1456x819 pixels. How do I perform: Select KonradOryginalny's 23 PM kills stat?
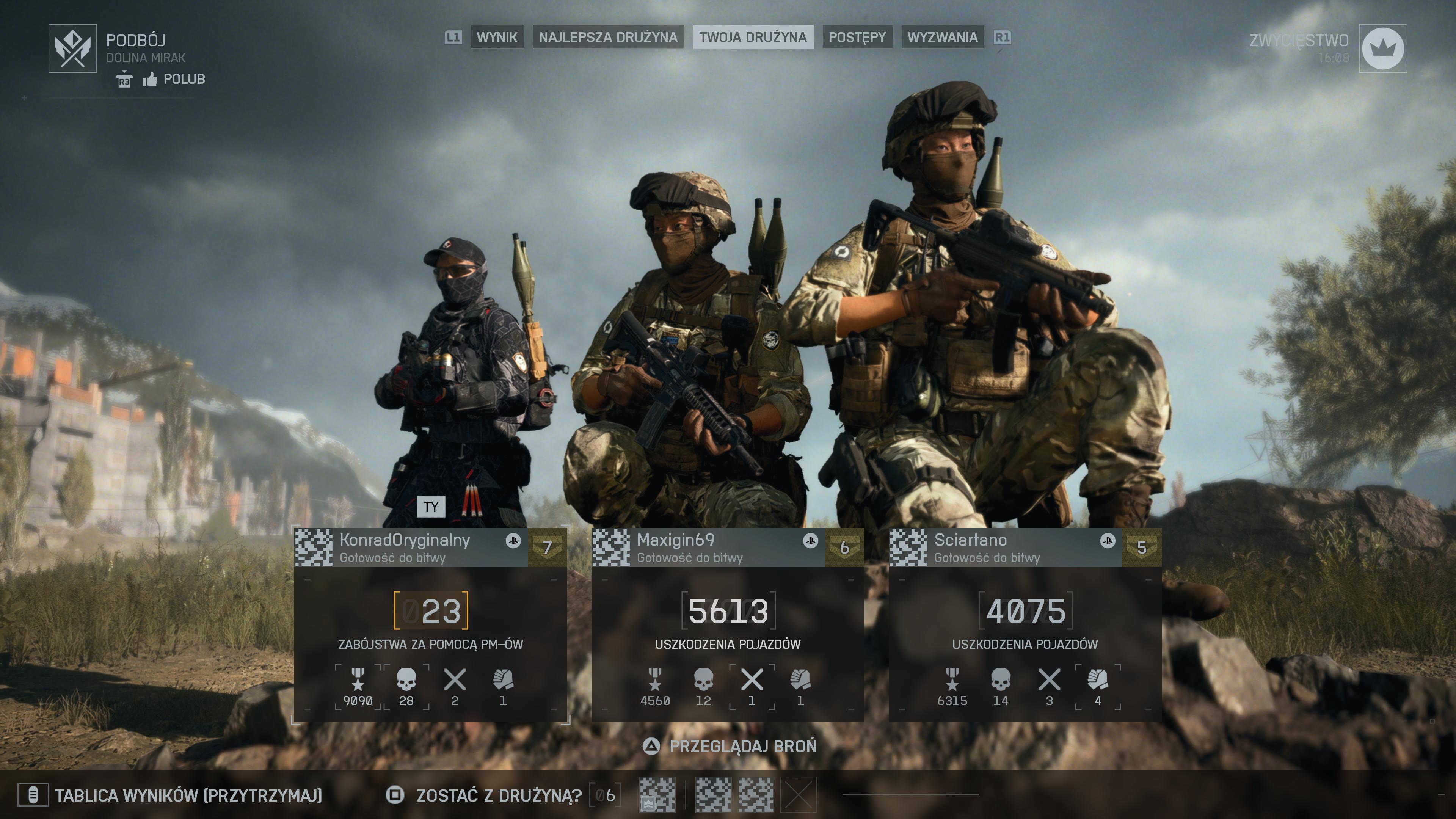click(431, 611)
